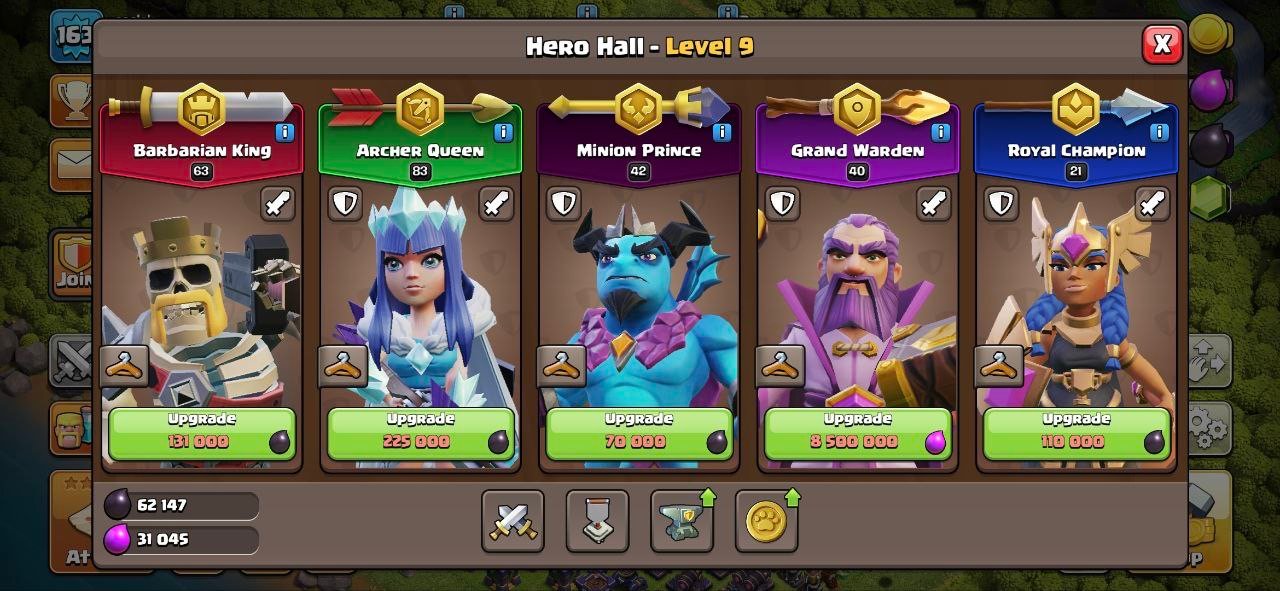Open Barbarian King skin wardrobe

[125, 366]
